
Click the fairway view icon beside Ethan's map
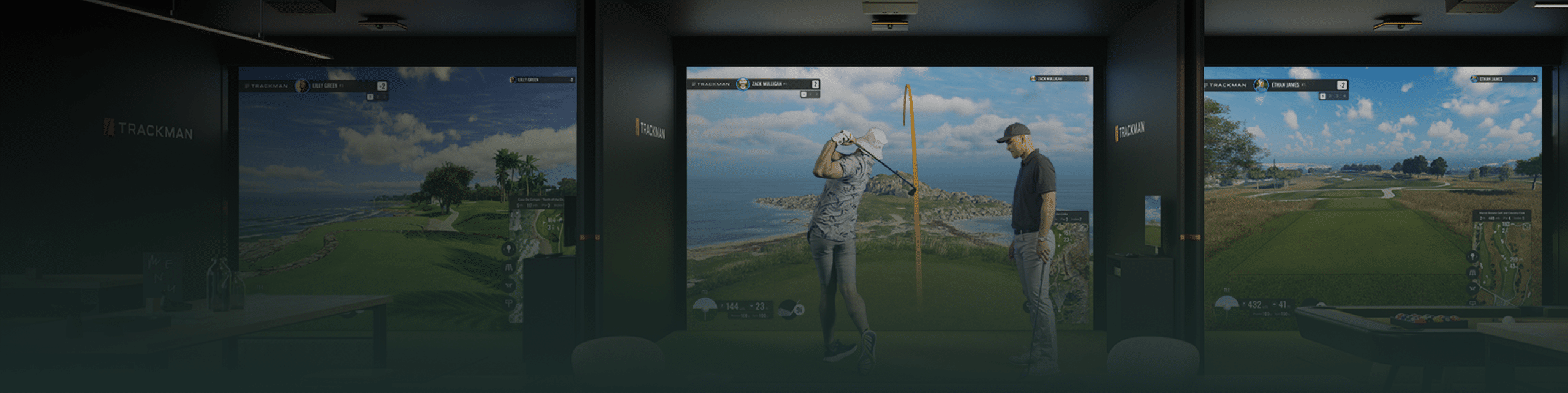(x=1473, y=272)
